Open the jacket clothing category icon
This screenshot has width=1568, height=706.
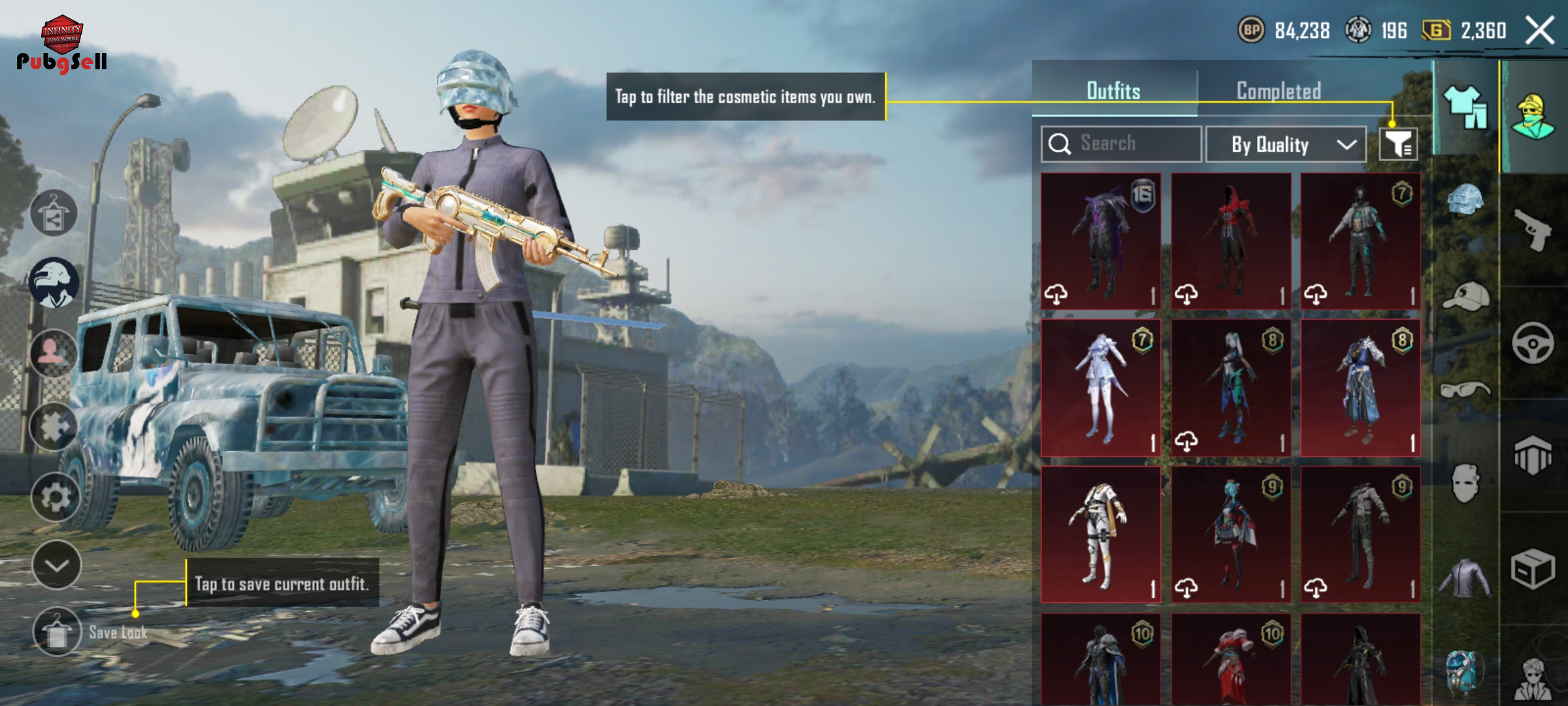[x=1465, y=578]
